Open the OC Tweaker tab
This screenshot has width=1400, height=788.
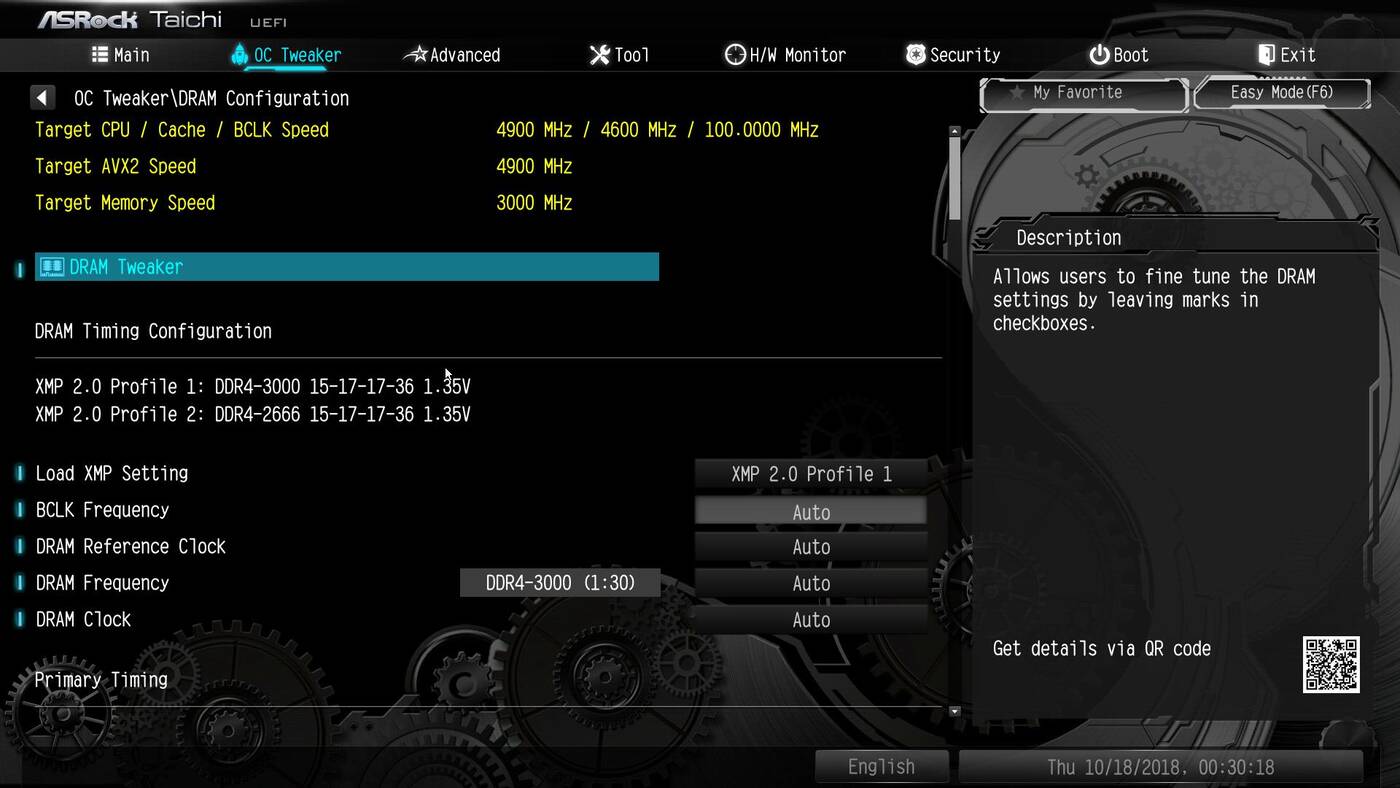[x=285, y=55]
